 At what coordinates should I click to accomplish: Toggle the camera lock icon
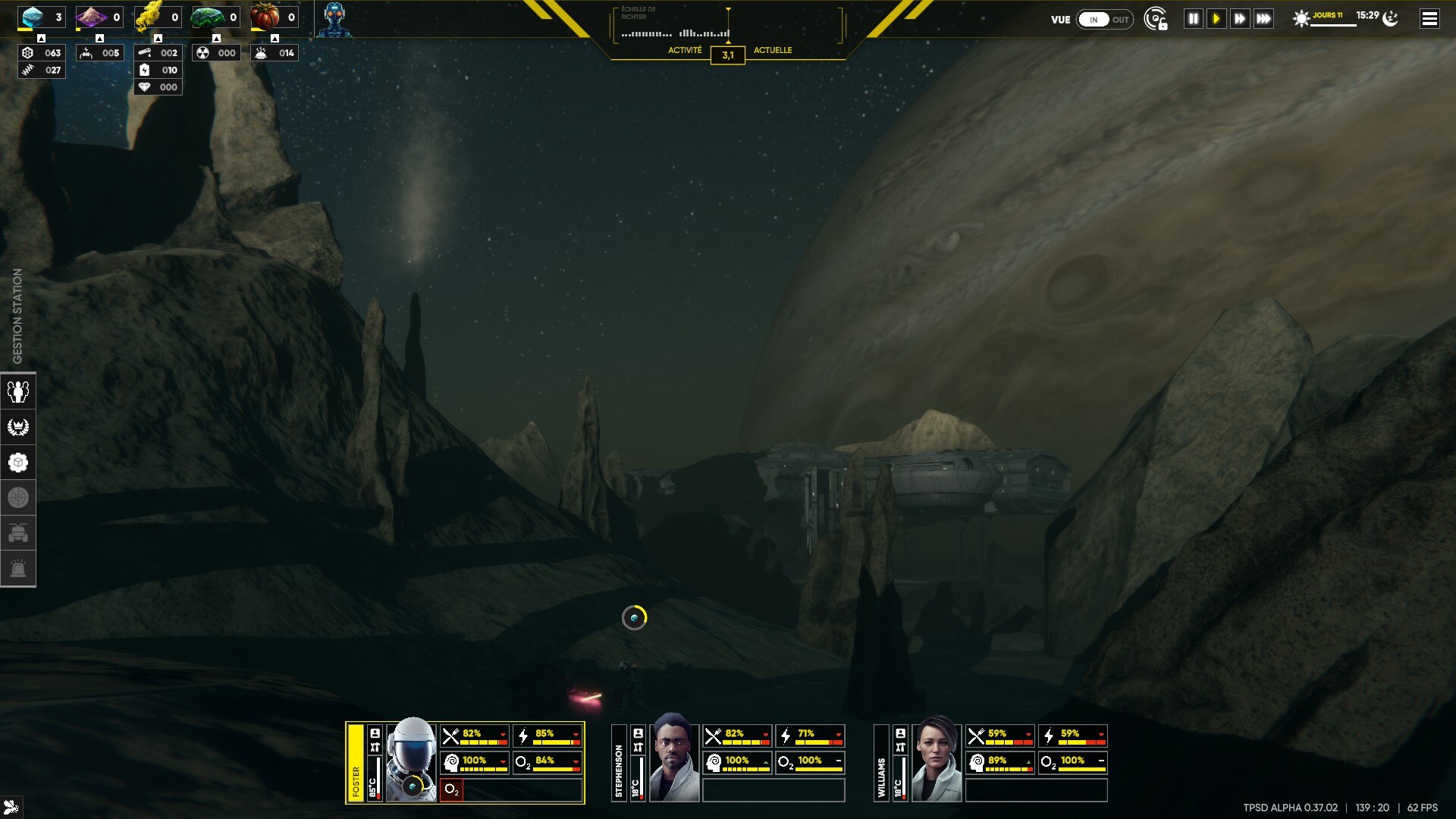coord(1155,19)
